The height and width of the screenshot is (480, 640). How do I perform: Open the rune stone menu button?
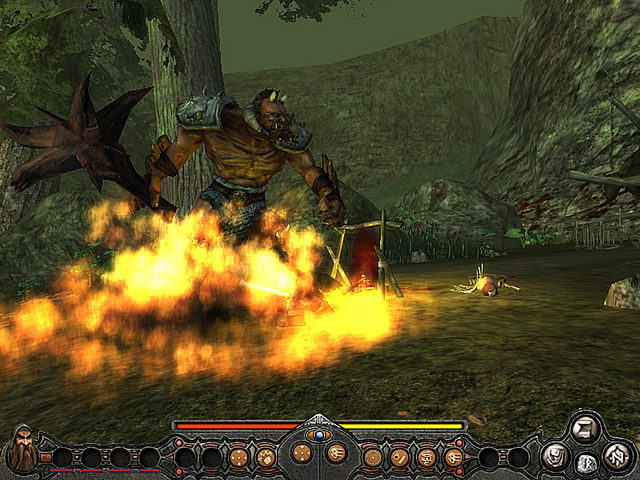(587, 463)
